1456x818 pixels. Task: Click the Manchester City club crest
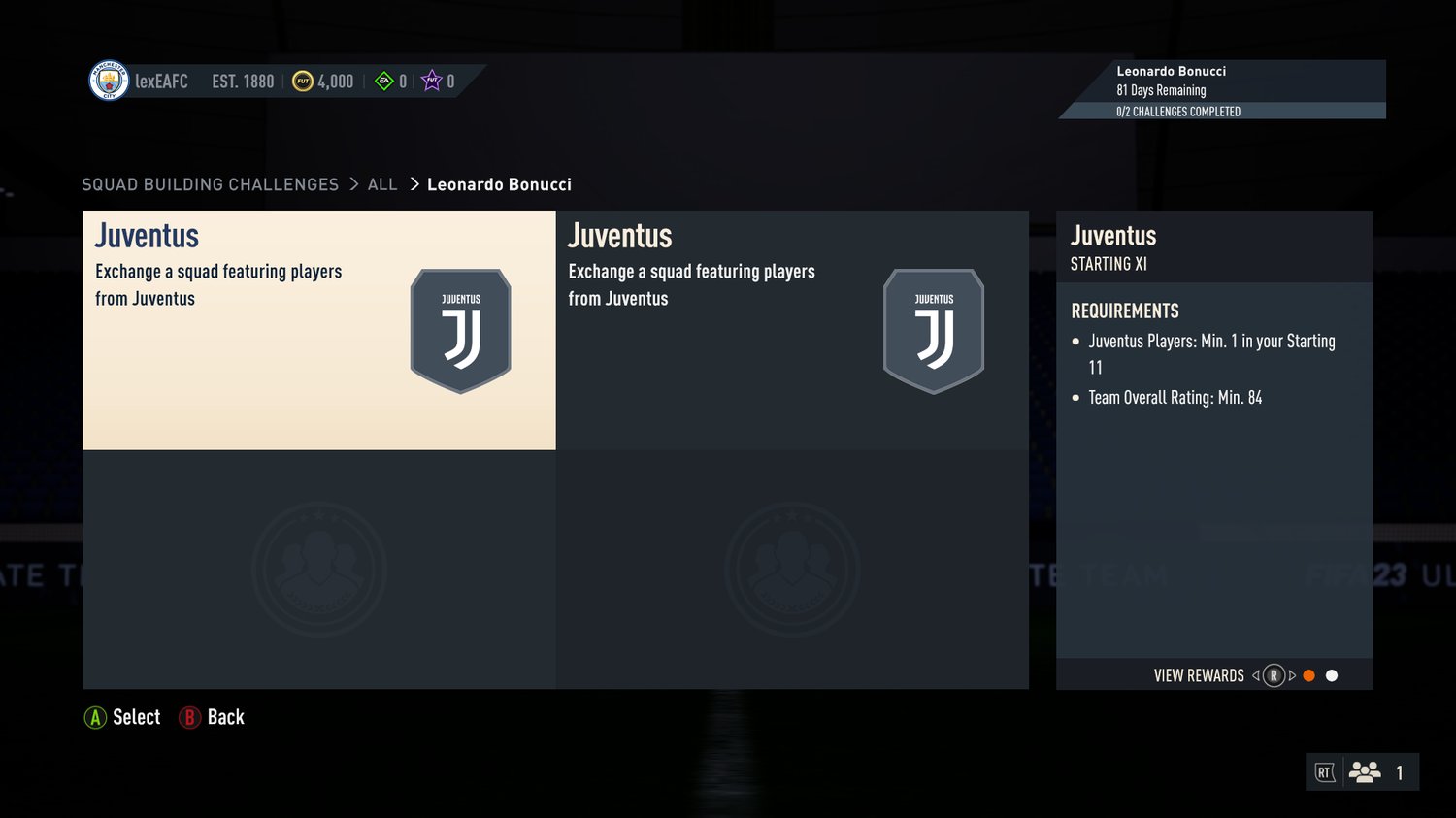[109, 81]
